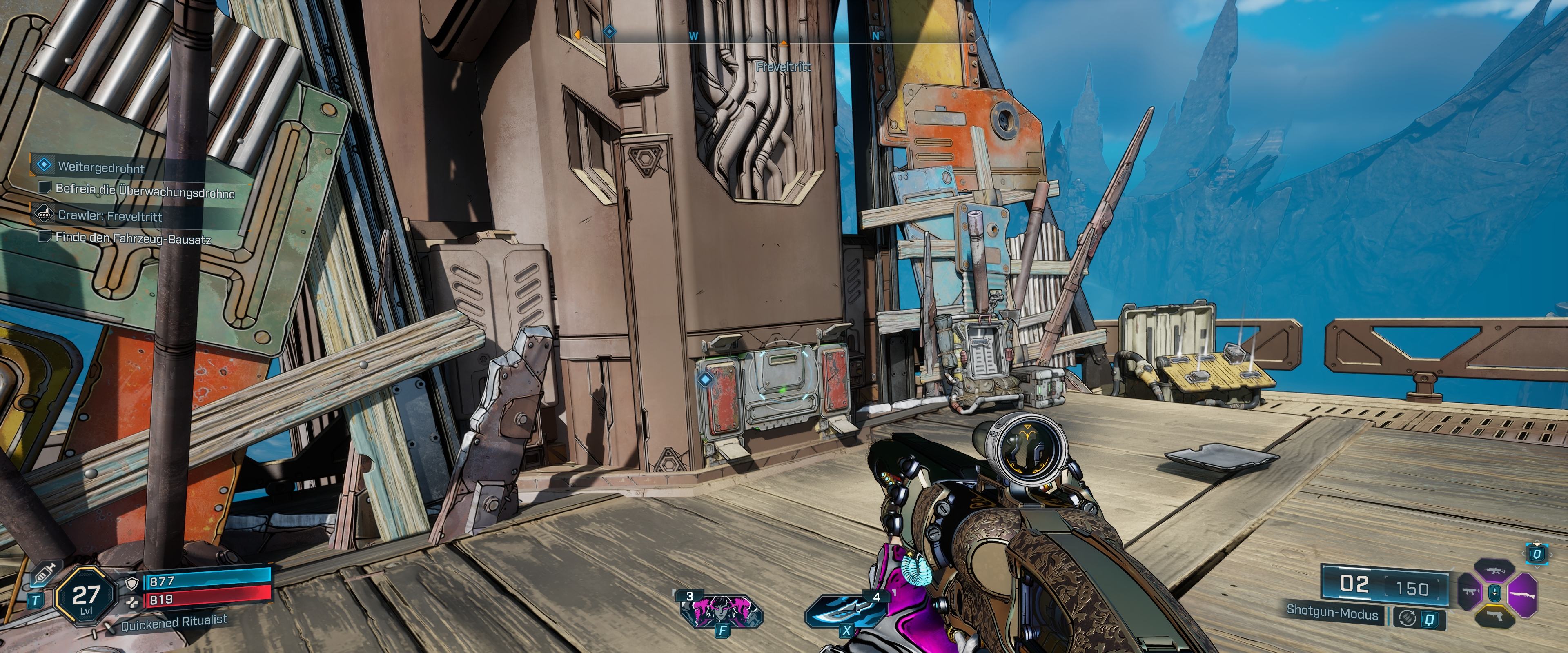Use the repair kit syringe icon
This screenshot has height=653, width=1568.
[42, 575]
